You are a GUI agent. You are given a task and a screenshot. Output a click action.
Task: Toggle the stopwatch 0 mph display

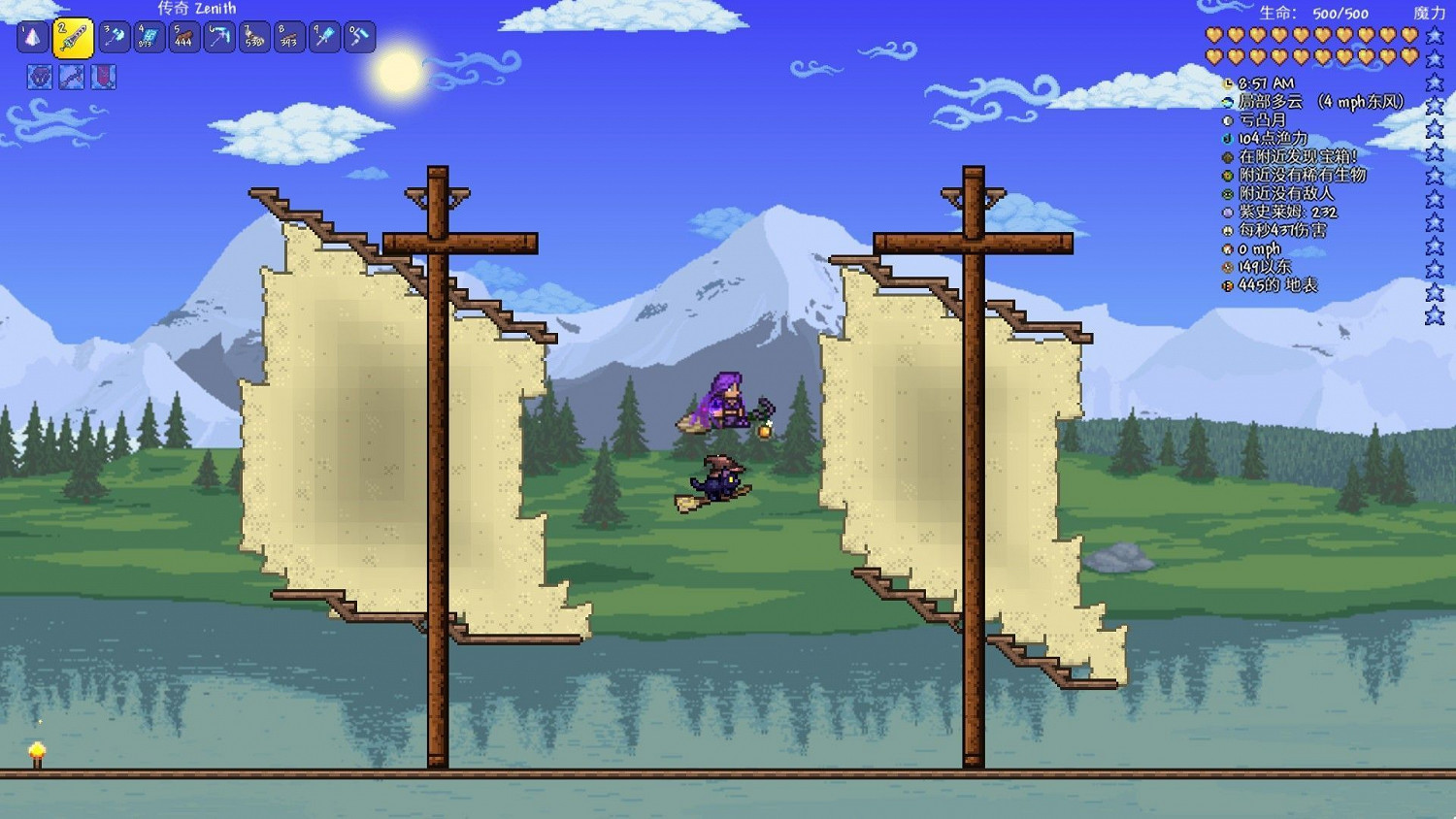pos(1228,248)
